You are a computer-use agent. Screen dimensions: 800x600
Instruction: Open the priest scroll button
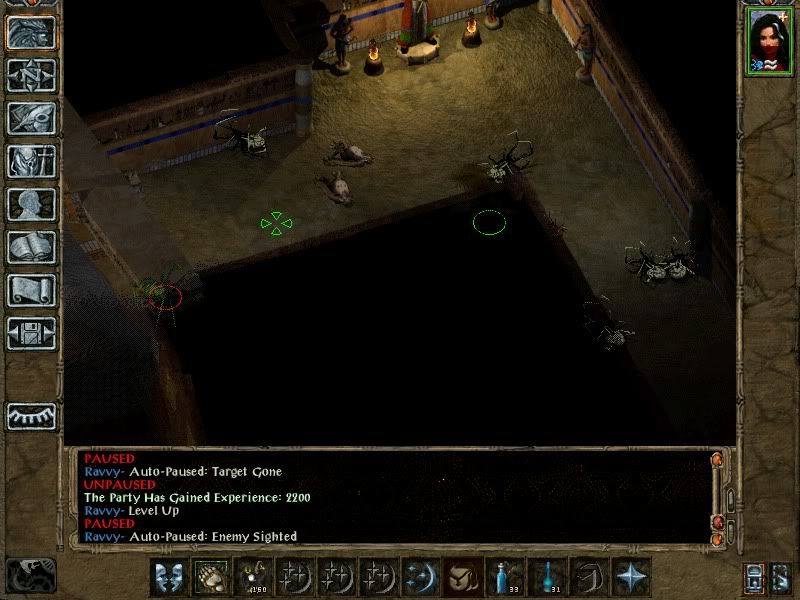click(31, 290)
